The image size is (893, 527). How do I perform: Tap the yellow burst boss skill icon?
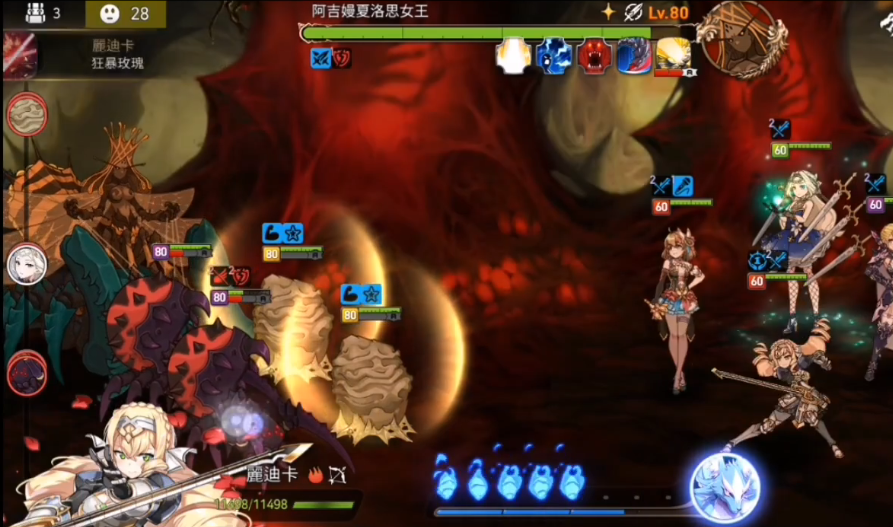pos(673,55)
